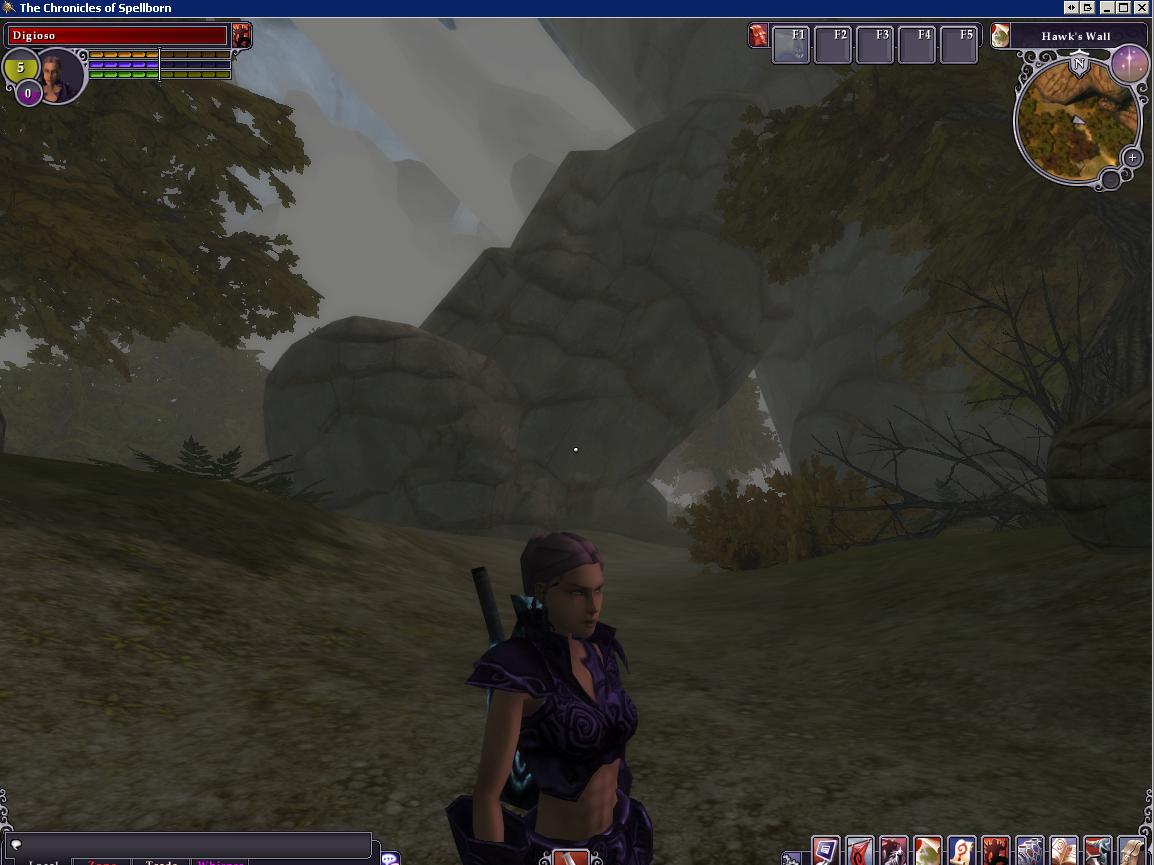Screen dimensions: 1154x865
Task: Zoom in the minimap with plus button
Action: [1131, 158]
